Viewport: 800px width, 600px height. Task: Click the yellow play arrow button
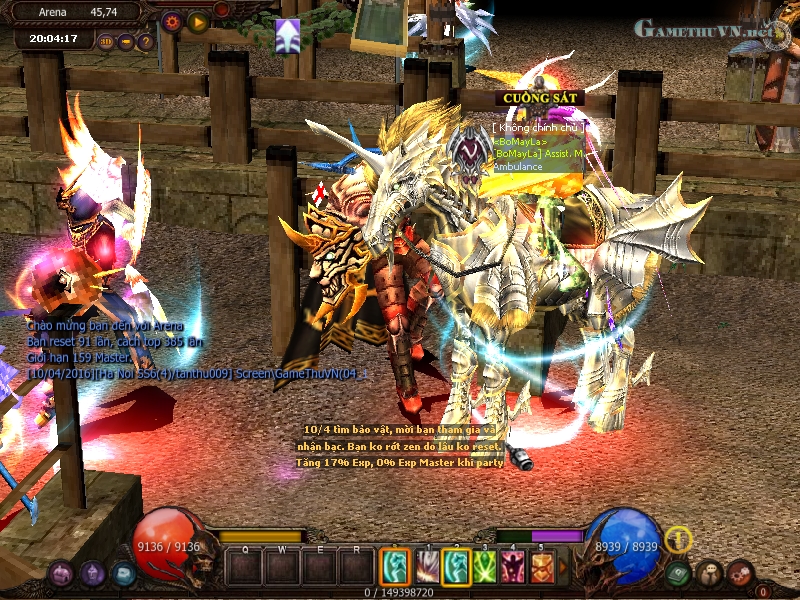pyautogui.click(x=198, y=21)
